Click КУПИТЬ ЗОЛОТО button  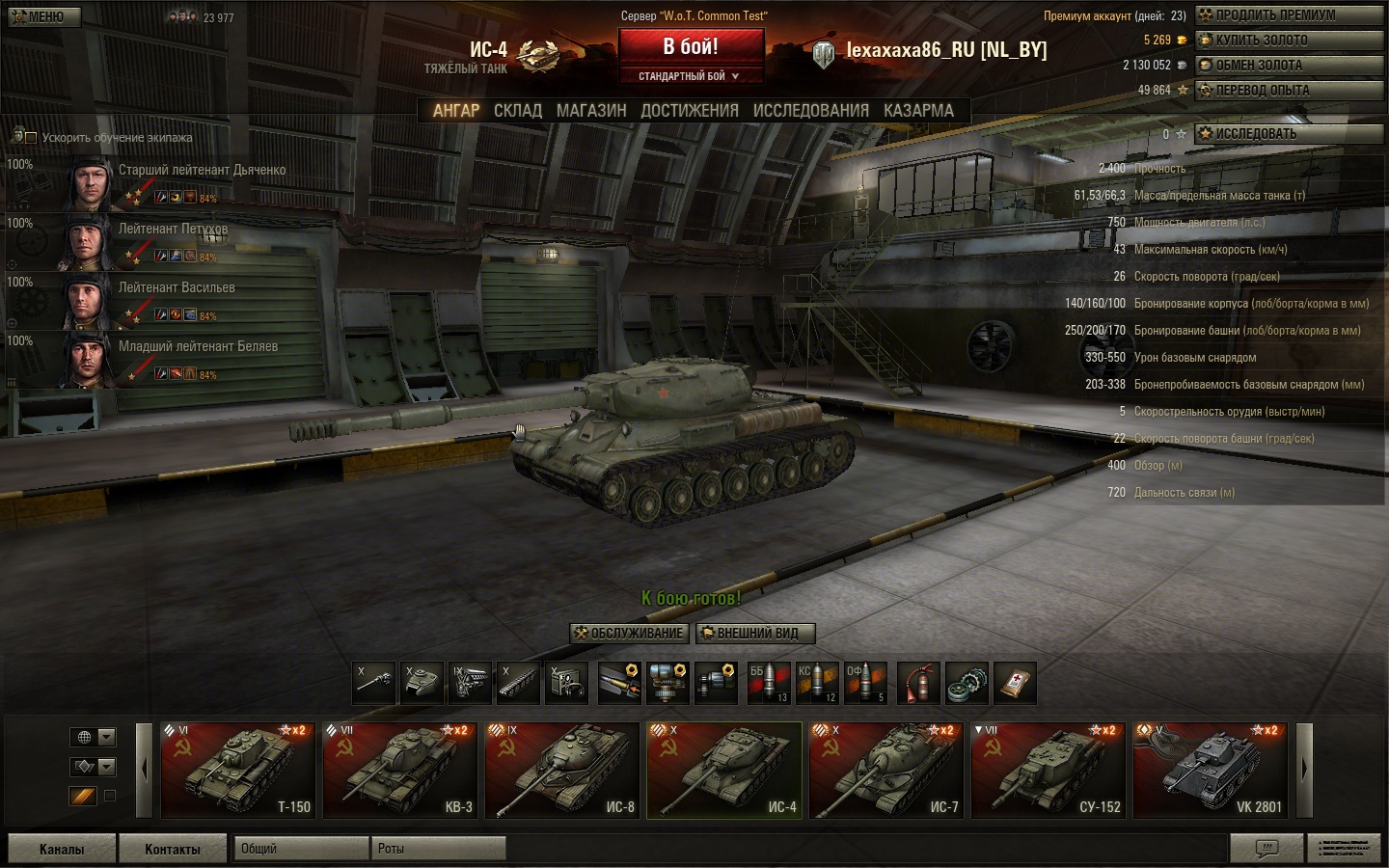(1289, 41)
